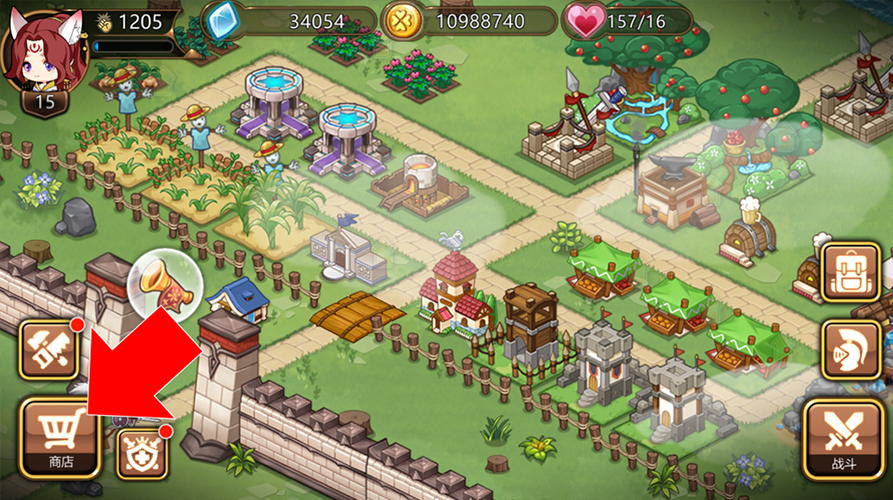This screenshot has height=500, width=893.
Task: Tap the pink heart stamina icon
Action: pos(585,20)
